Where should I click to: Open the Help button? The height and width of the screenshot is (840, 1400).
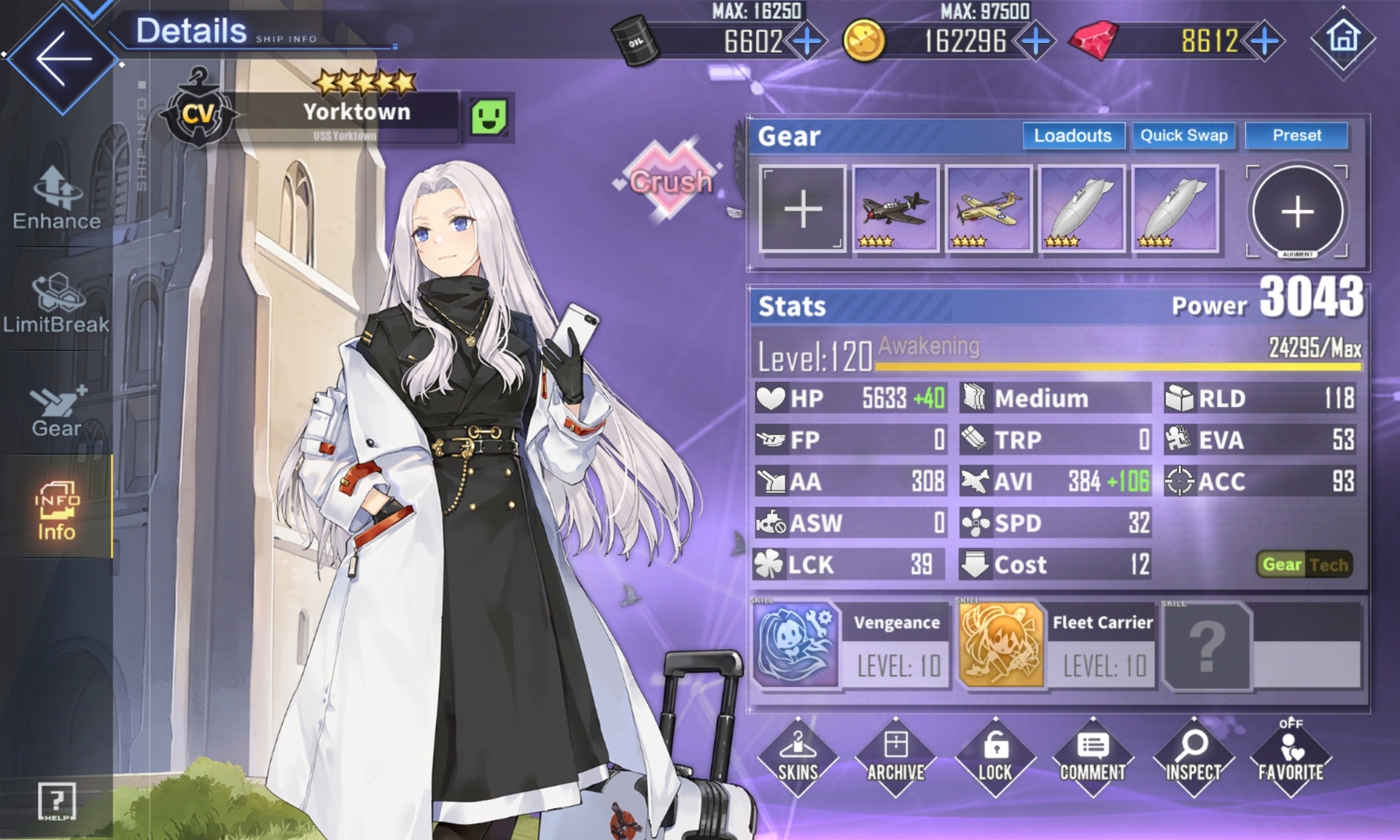[x=56, y=801]
